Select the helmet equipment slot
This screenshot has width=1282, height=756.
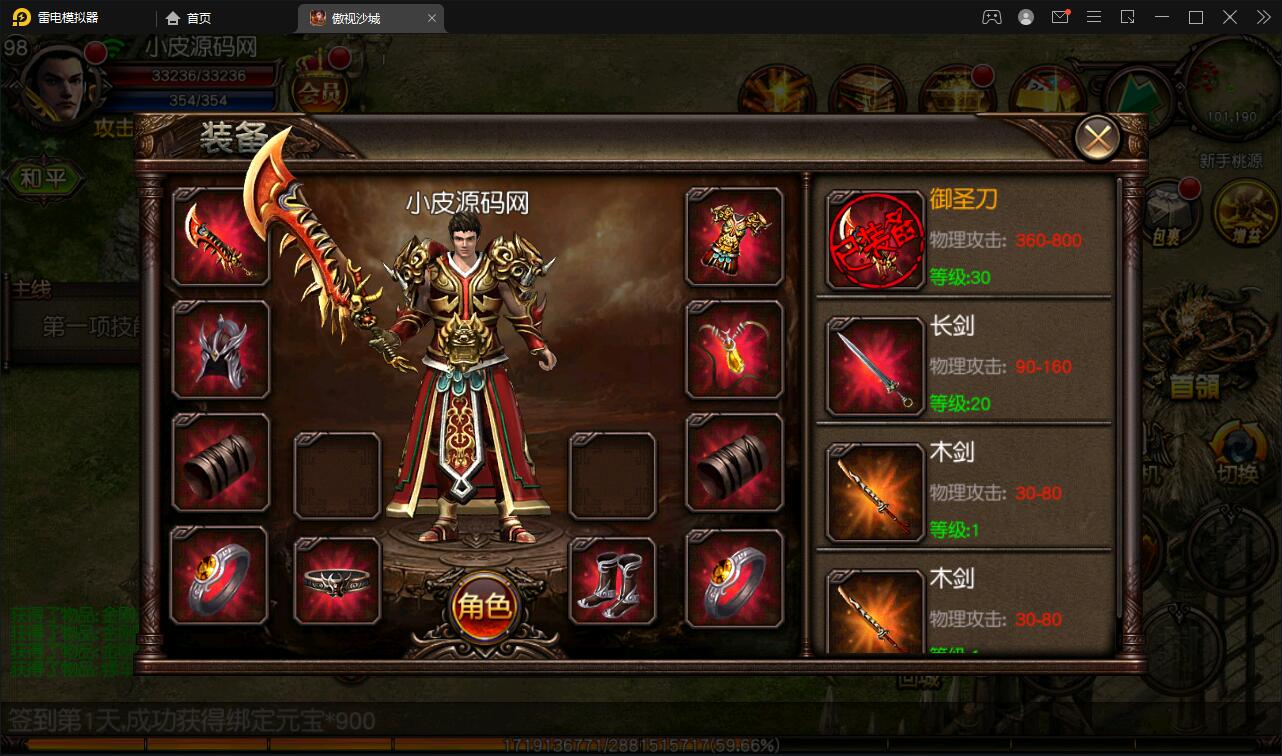(x=219, y=350)
